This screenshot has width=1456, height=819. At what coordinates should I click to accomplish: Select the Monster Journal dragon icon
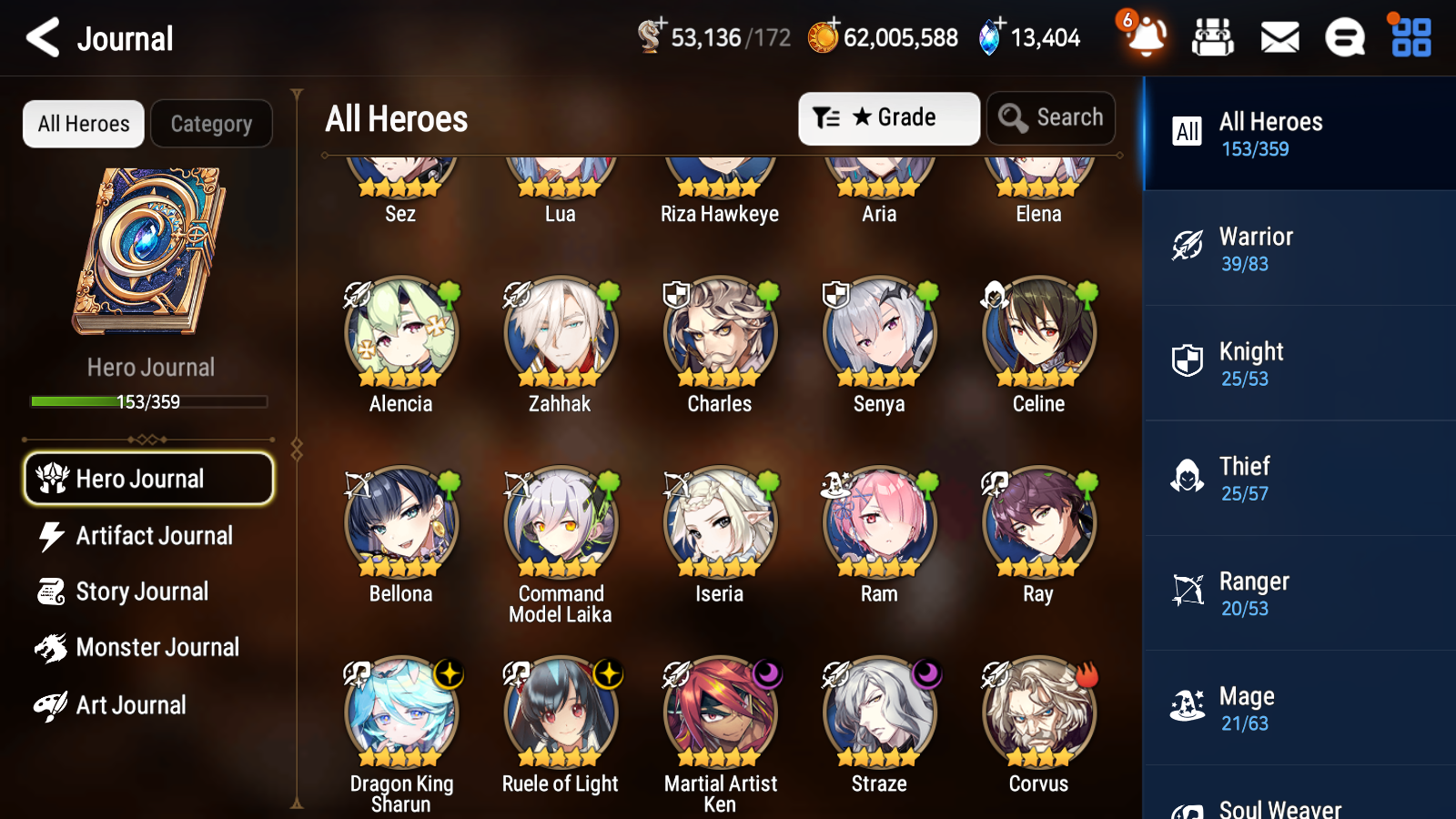pos(52,647)
